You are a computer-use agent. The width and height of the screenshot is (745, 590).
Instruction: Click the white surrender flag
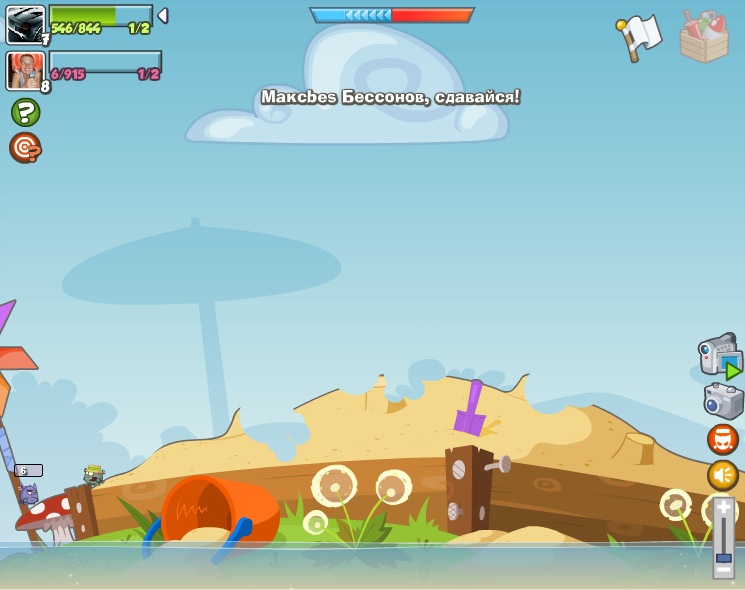point(640,36)
